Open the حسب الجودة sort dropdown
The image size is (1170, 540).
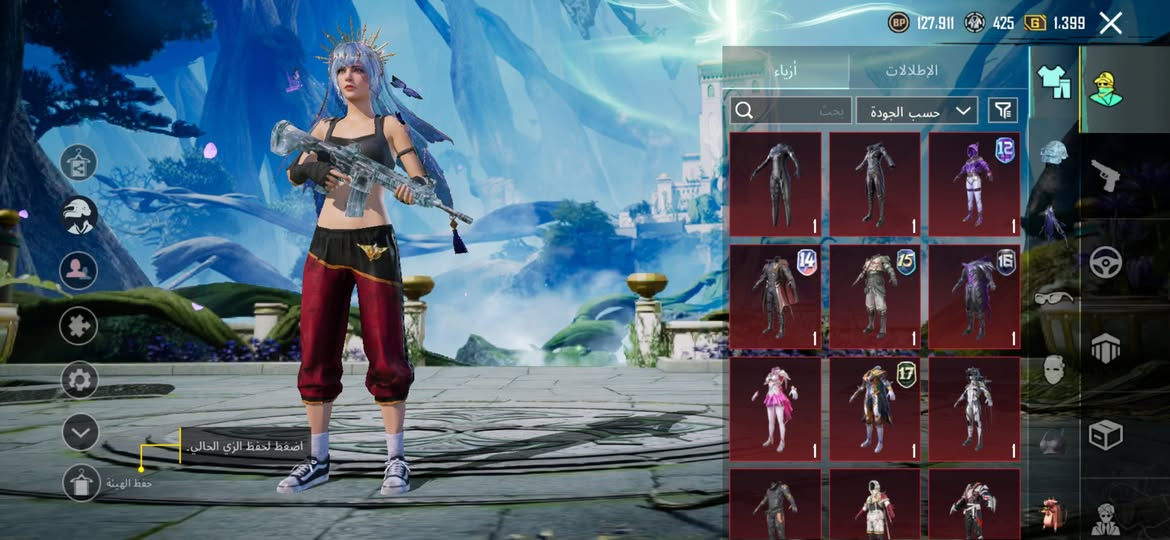tap(916, 110)
